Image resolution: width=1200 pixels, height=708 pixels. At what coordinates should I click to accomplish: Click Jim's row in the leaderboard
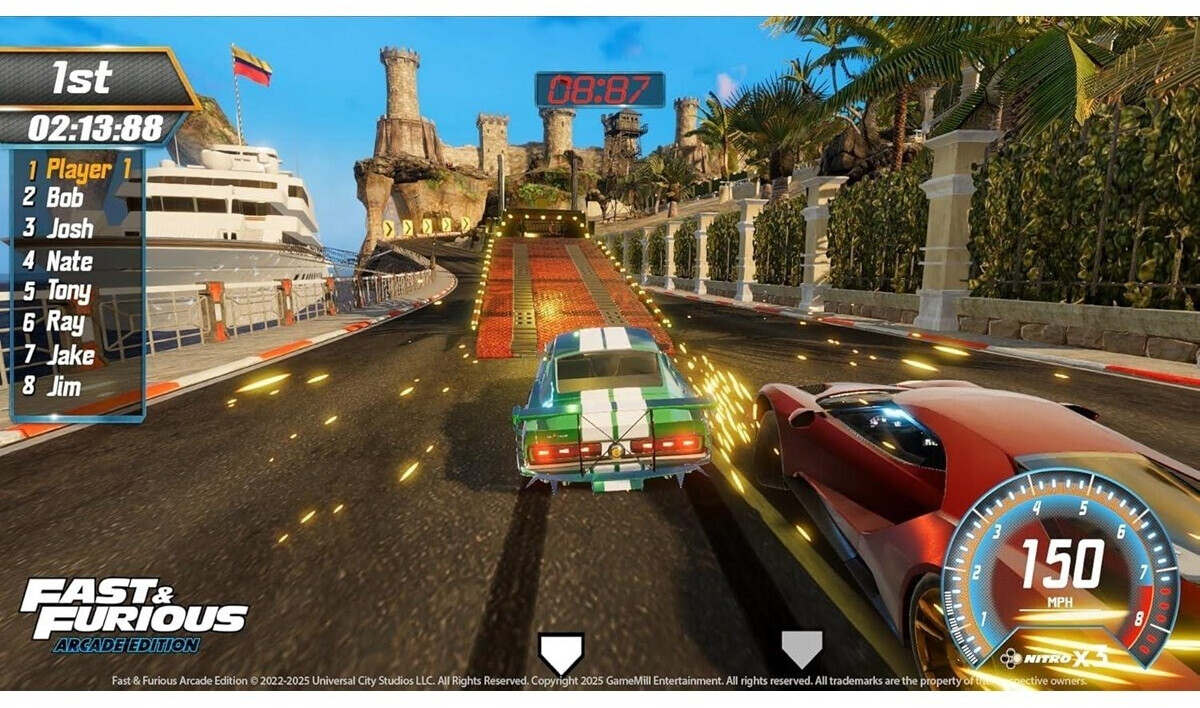(64, 386)
